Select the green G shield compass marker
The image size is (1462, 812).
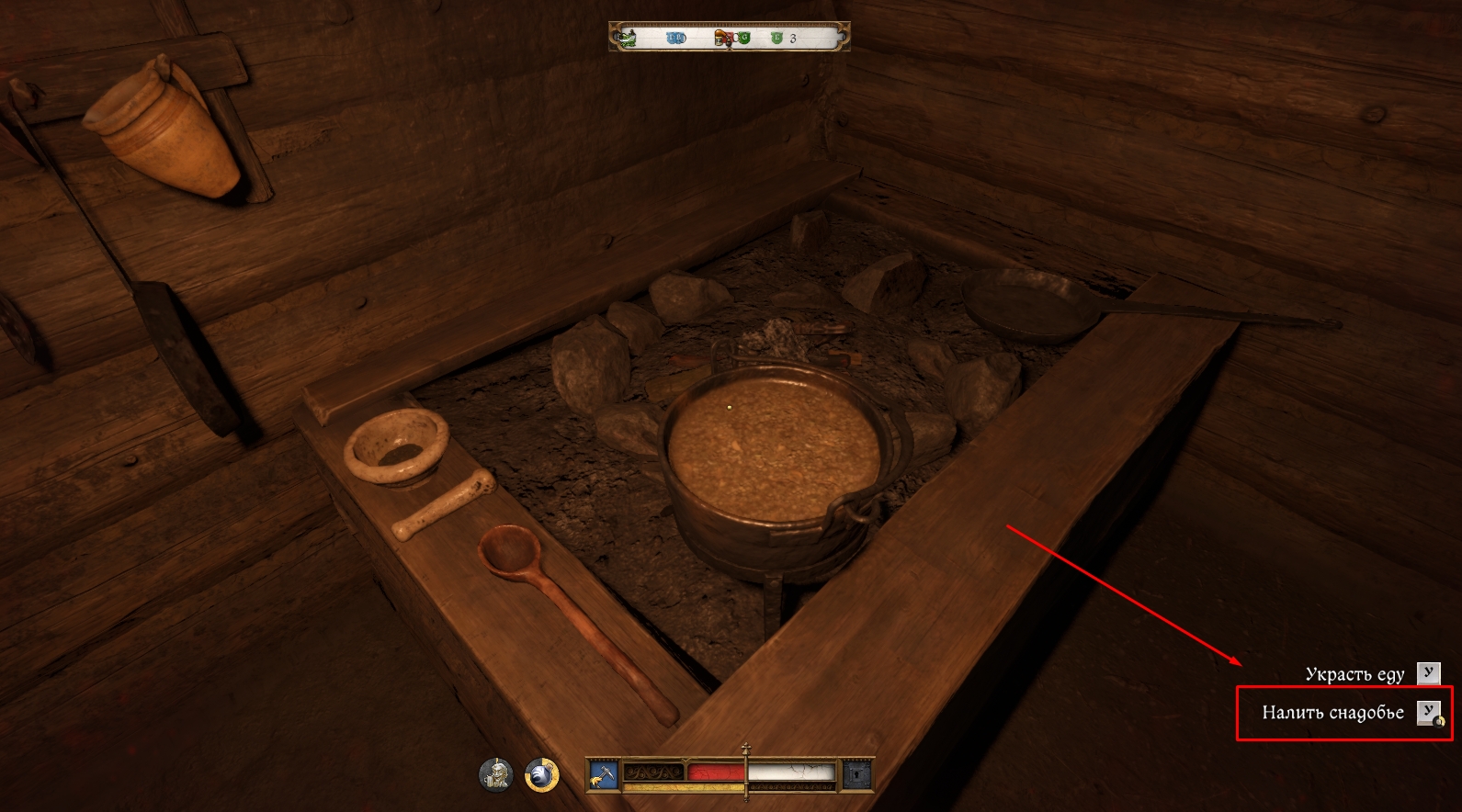743,38
